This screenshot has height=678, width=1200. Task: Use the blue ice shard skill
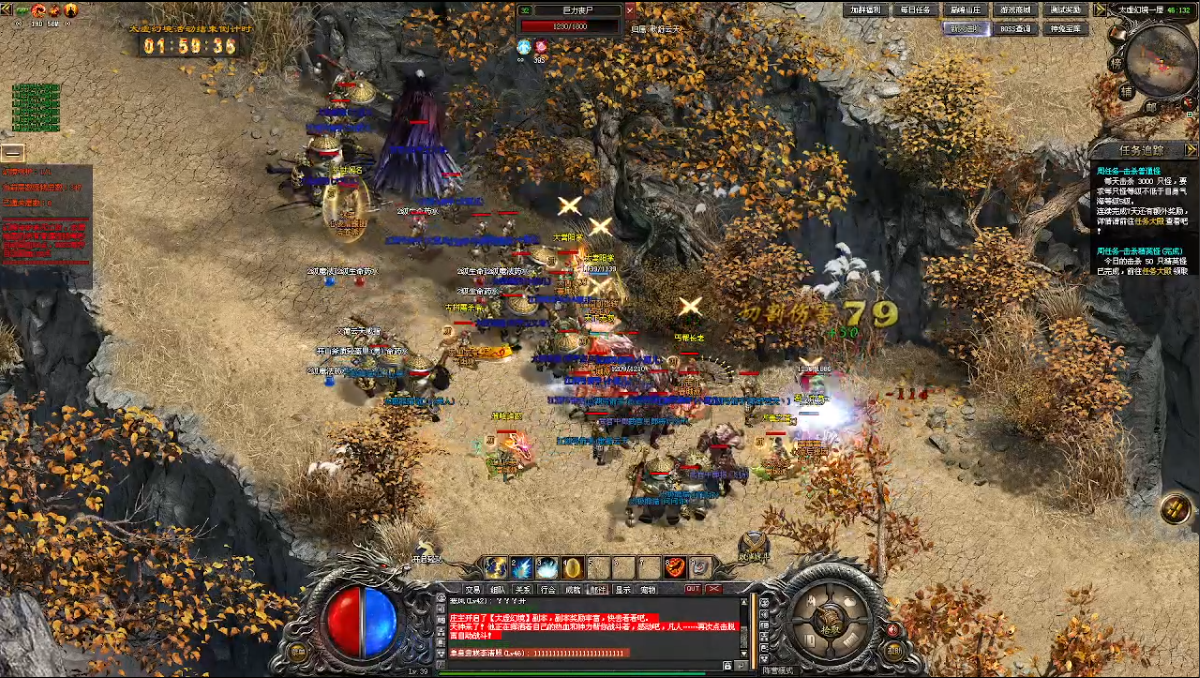coord(521,568)
